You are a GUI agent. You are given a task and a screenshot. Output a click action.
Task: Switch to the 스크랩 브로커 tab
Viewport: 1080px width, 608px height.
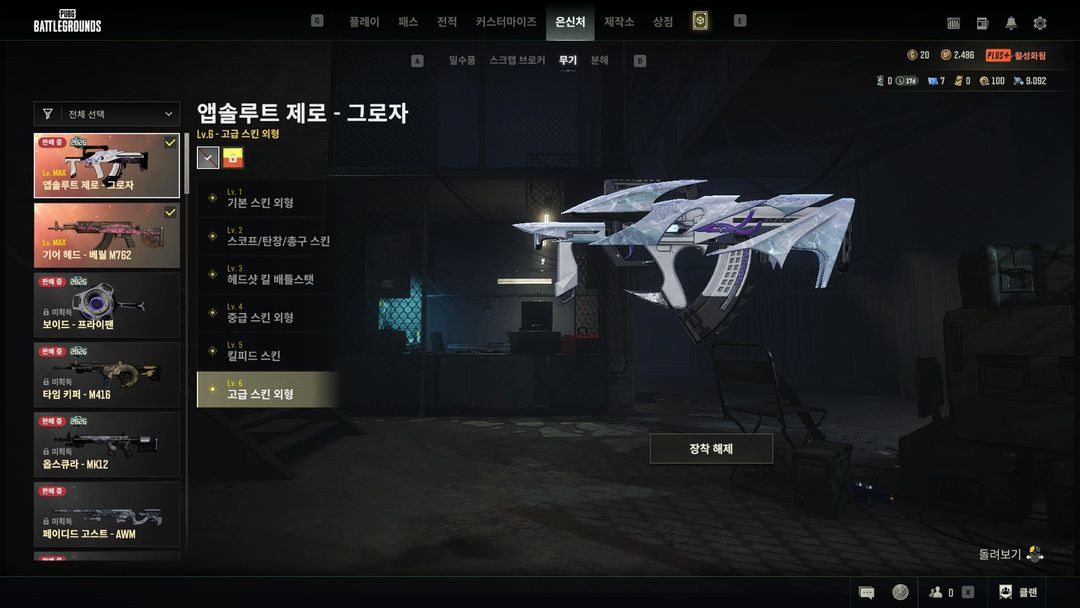point(517,61)
